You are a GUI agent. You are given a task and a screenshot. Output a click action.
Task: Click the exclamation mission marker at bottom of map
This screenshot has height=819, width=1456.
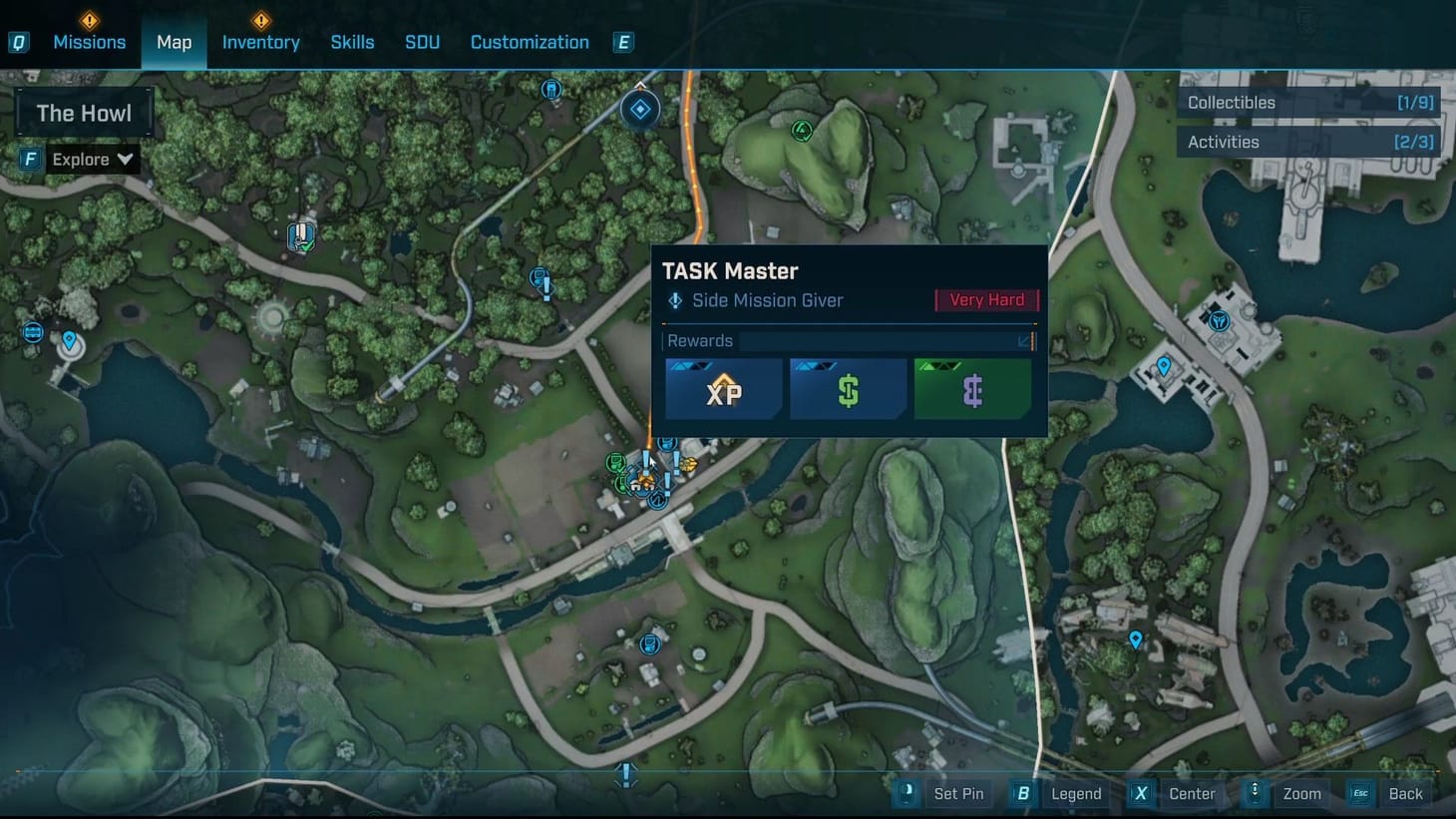pyautogui.click(x=625, y=774)
